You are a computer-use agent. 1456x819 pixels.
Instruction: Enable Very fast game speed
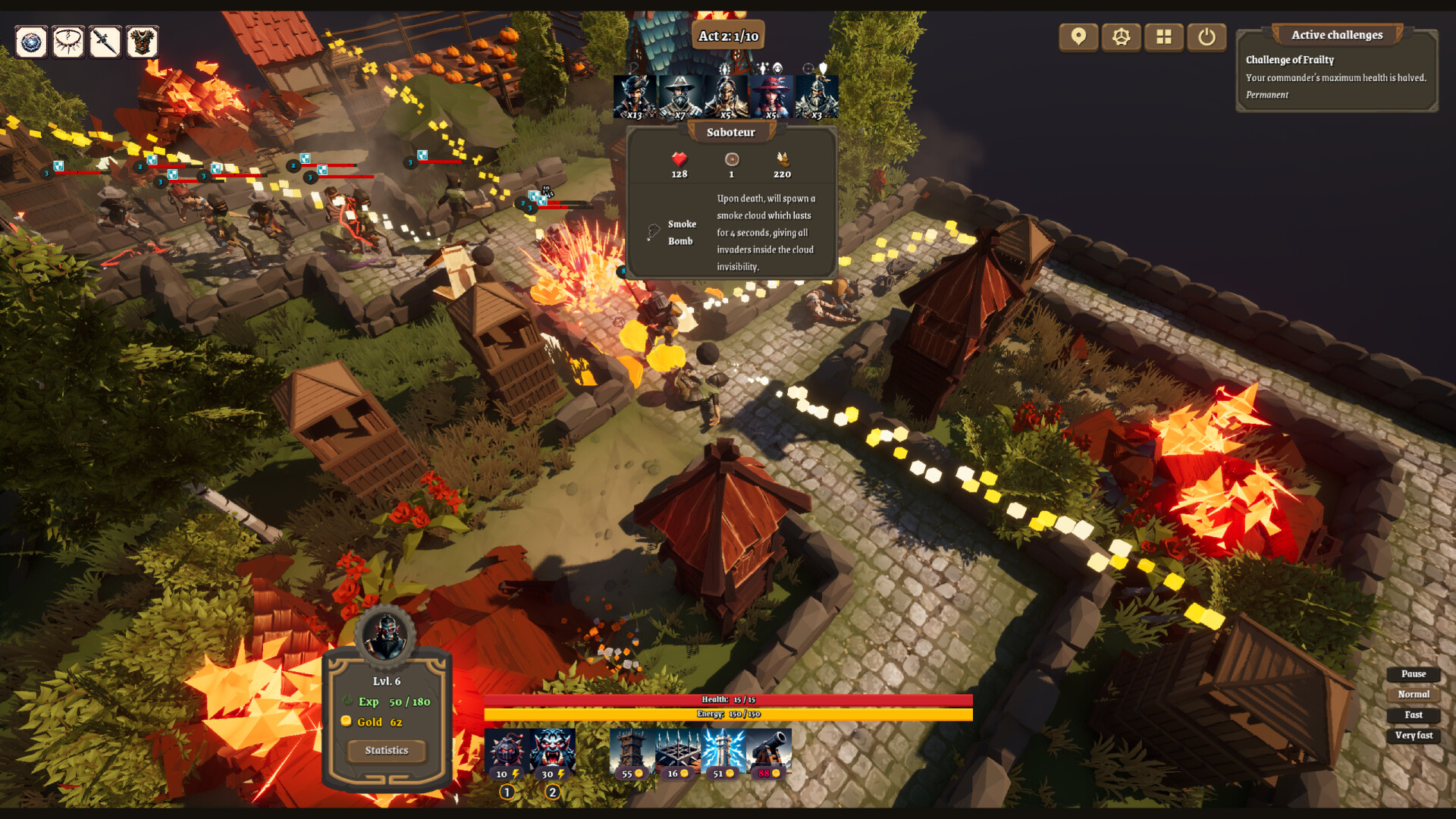pos(1412,736)
